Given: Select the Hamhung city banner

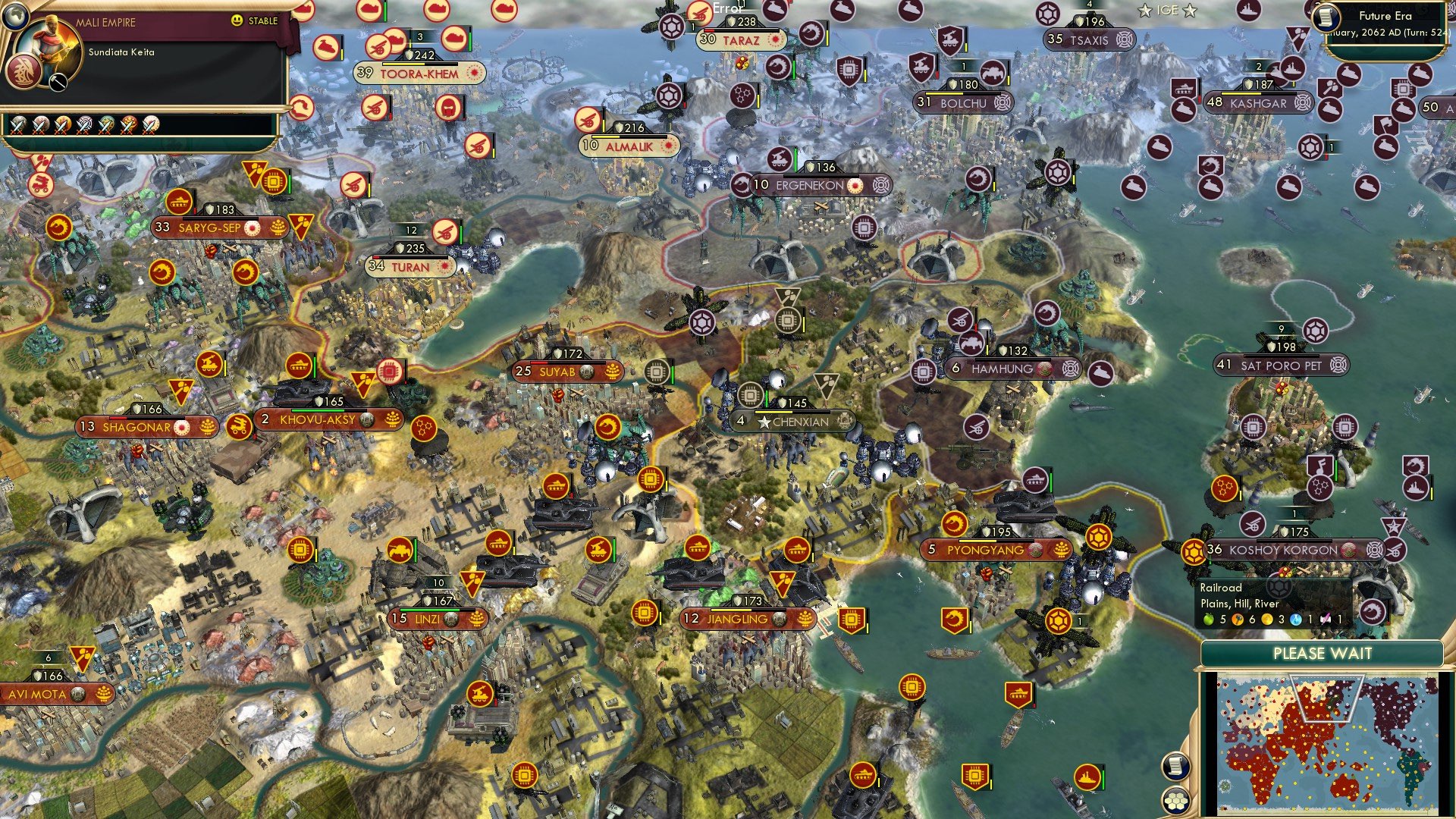Looking at the screenshot, I should (1003, 369).
